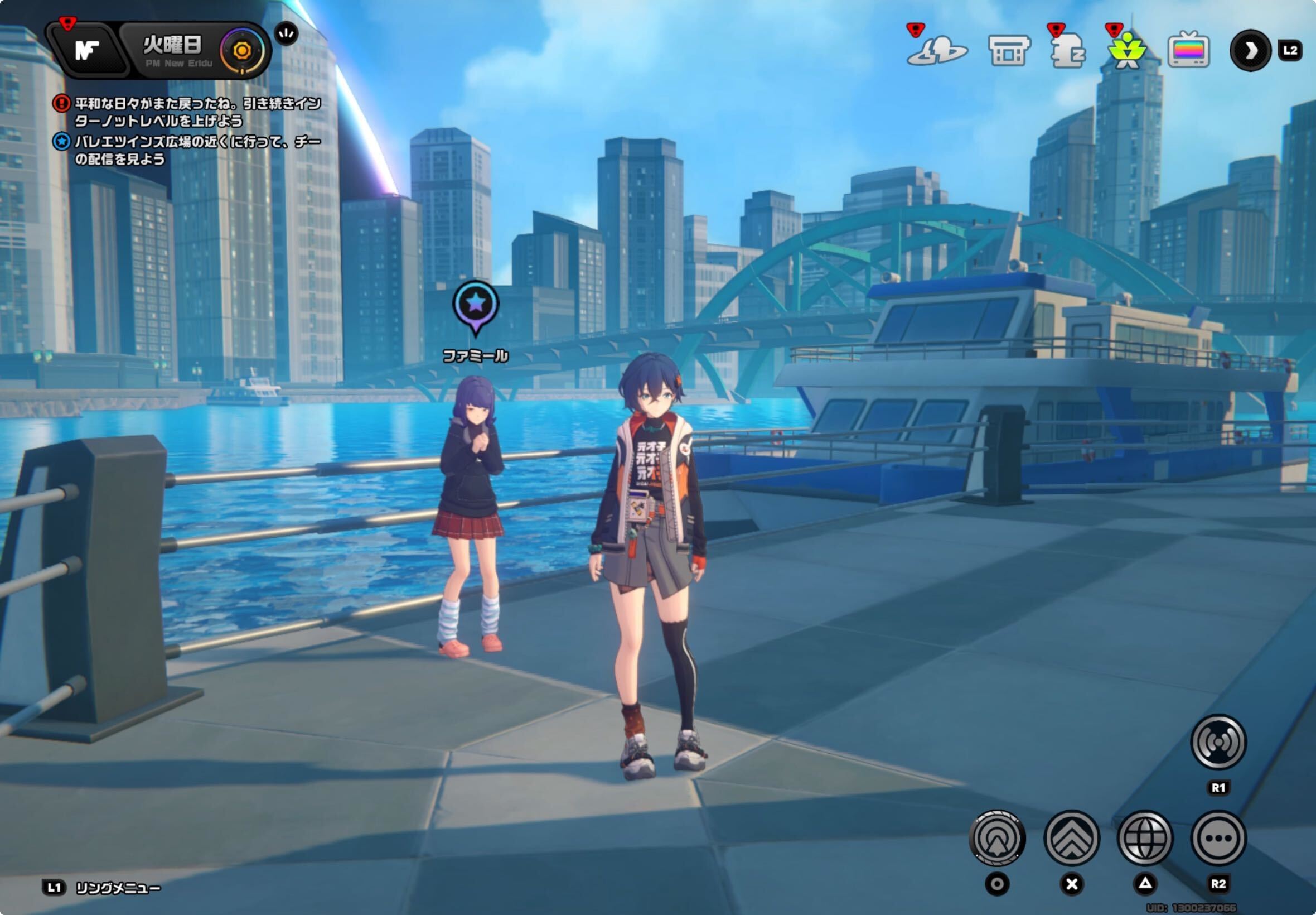Select the small round icon beside the clock
Screen dimensions: 1316x915
pos(287,34)
